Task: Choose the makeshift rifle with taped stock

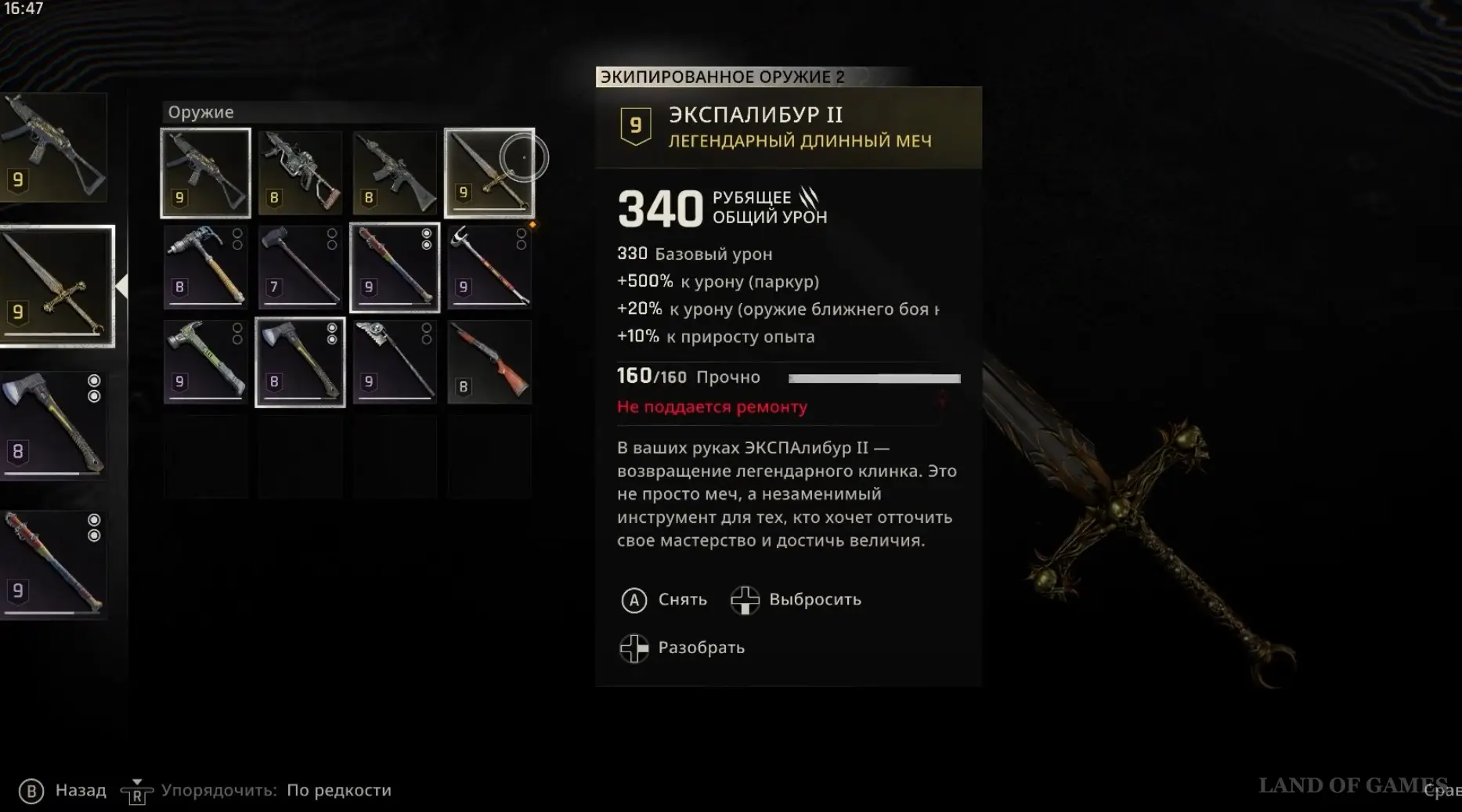Action: 301,173
